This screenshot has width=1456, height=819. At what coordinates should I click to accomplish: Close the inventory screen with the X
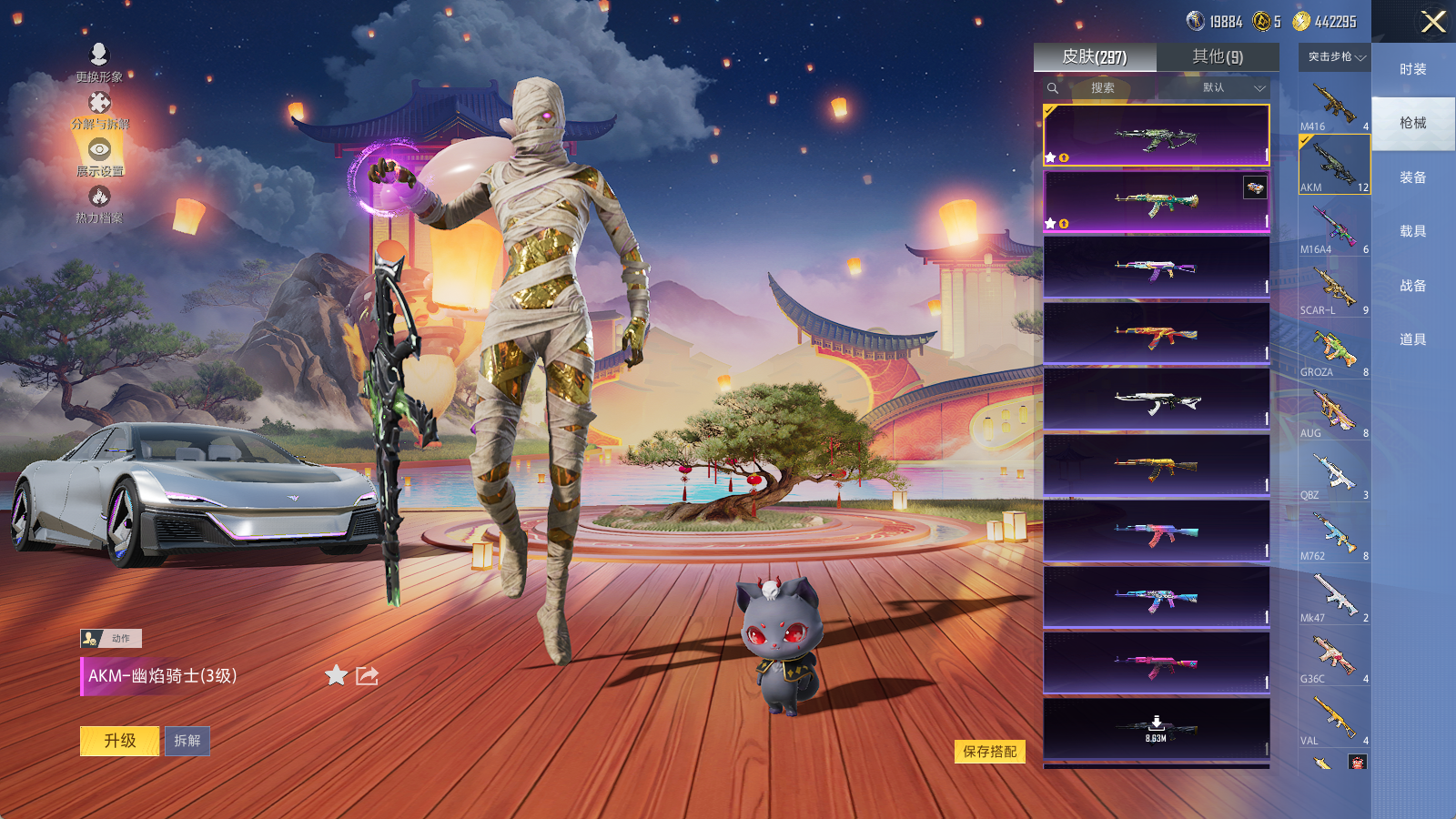1433,22
